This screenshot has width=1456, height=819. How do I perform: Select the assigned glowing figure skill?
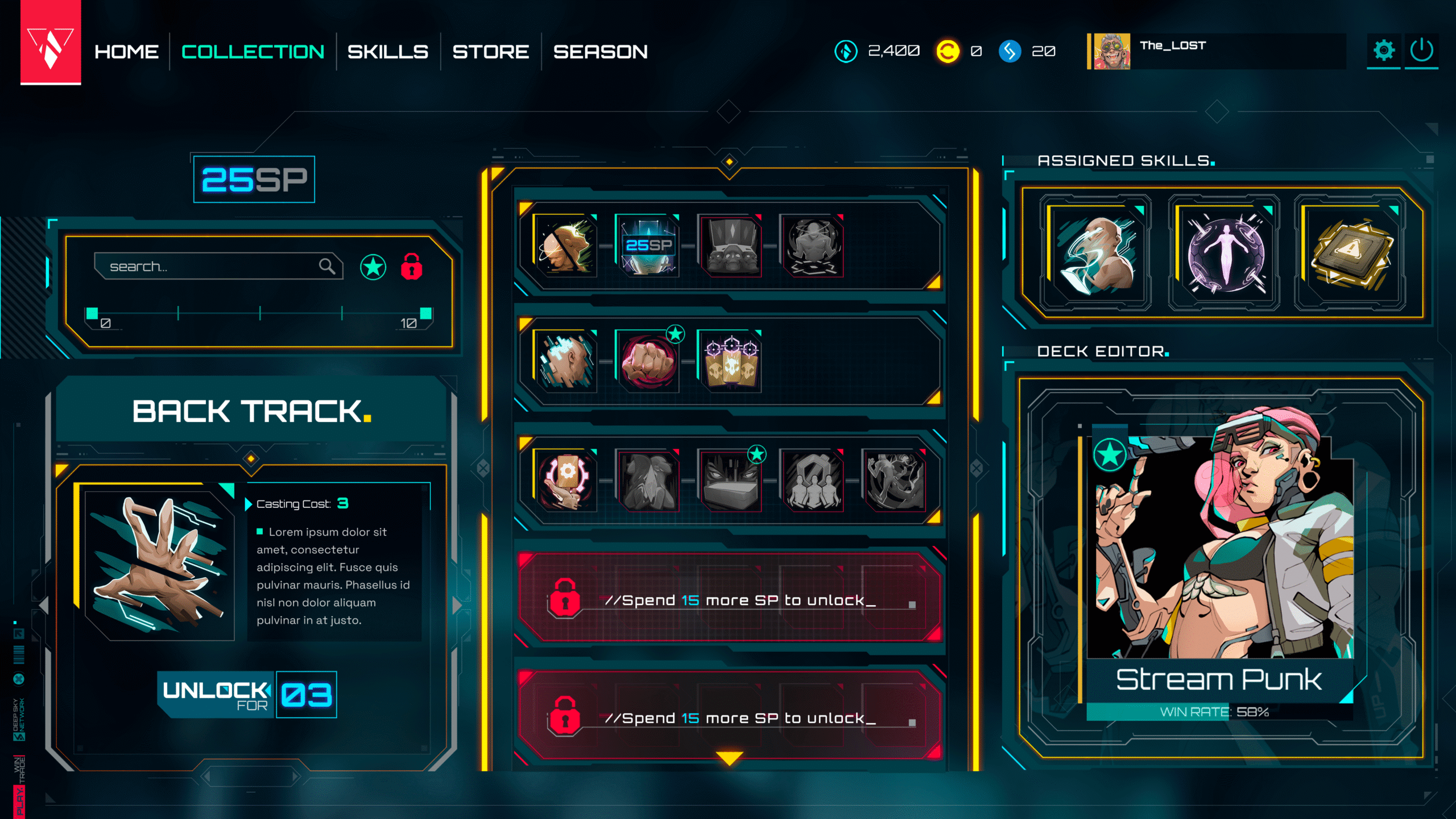pyautogui.click(x=1225, y=252)
